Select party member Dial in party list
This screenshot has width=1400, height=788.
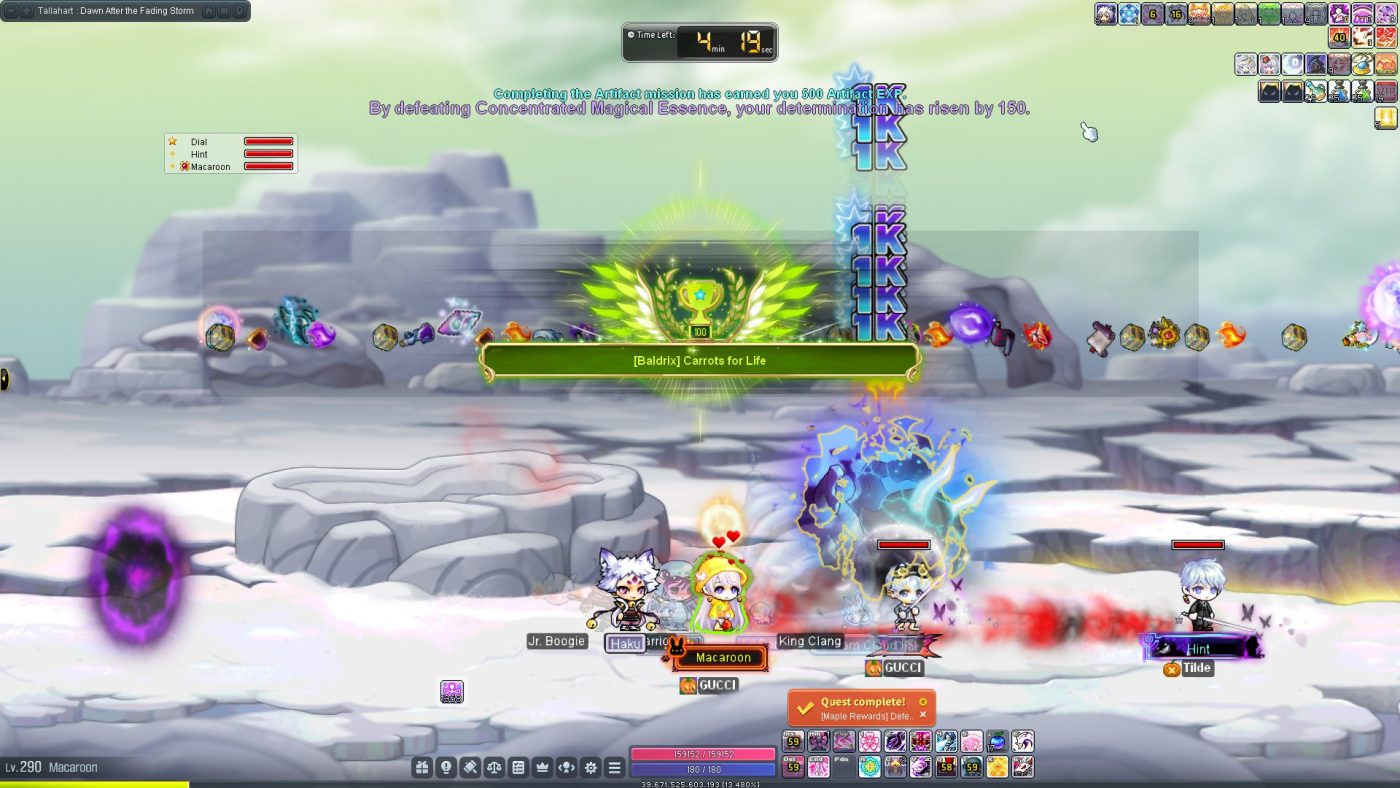click(200, 142)
